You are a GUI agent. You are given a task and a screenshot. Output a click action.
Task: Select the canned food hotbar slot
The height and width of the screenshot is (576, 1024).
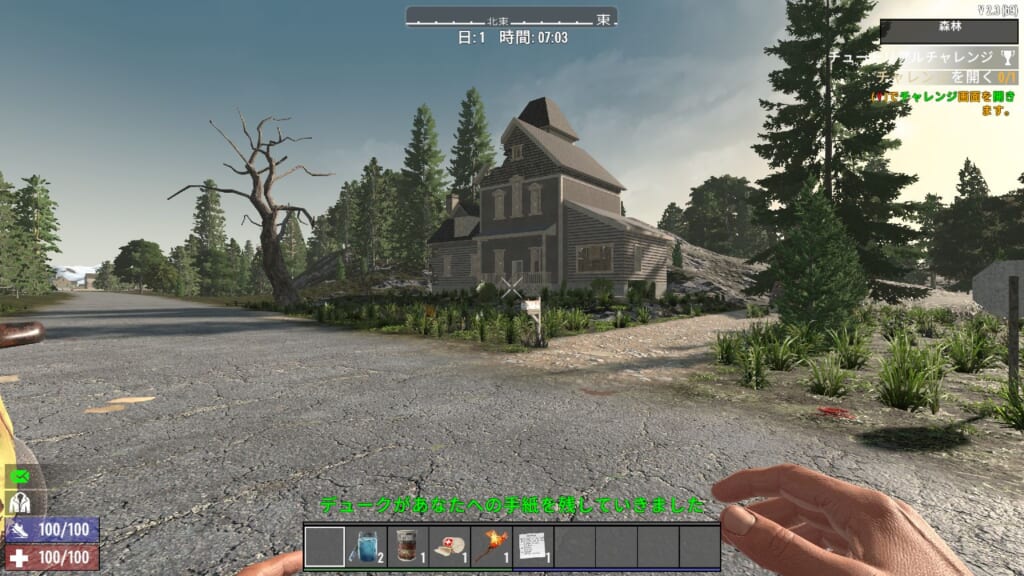408,547
